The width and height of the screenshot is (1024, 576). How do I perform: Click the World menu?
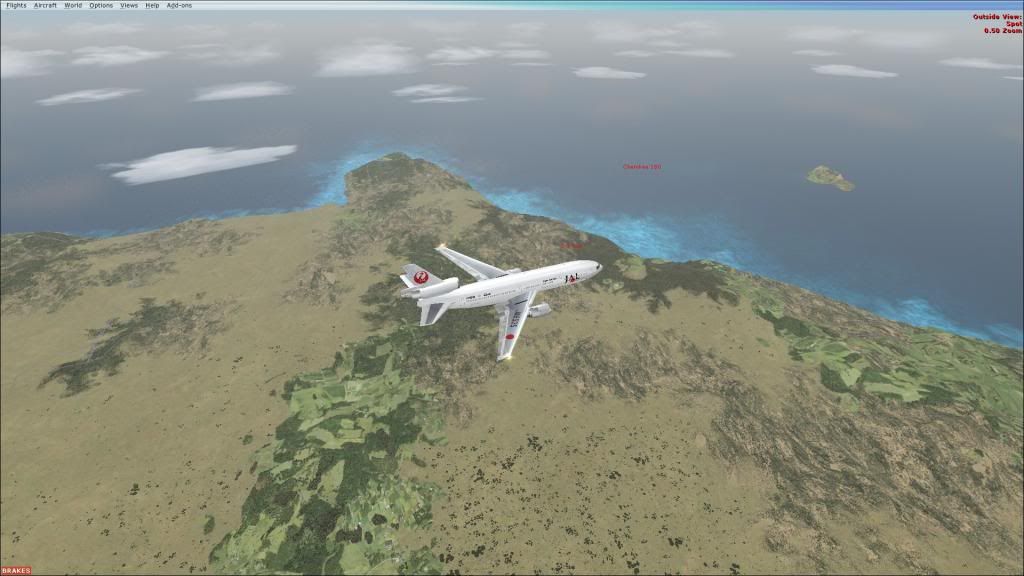pos(73,5)
